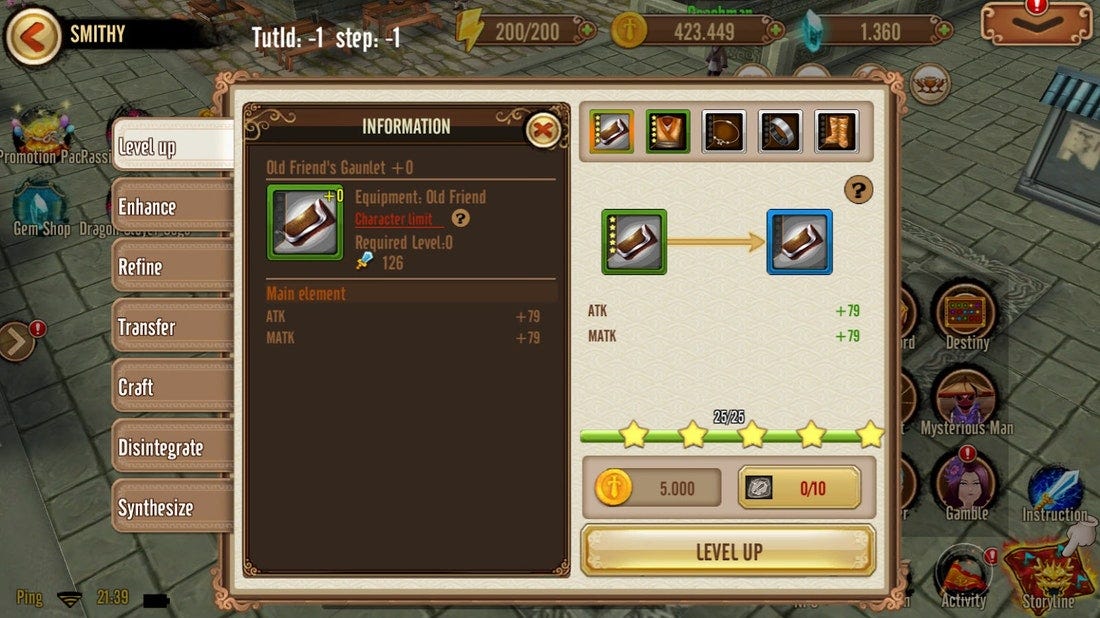Open the Disintegrate tab
Image resolution: width=1100 pixels, height=618 pixels.
tap(171, 447)
